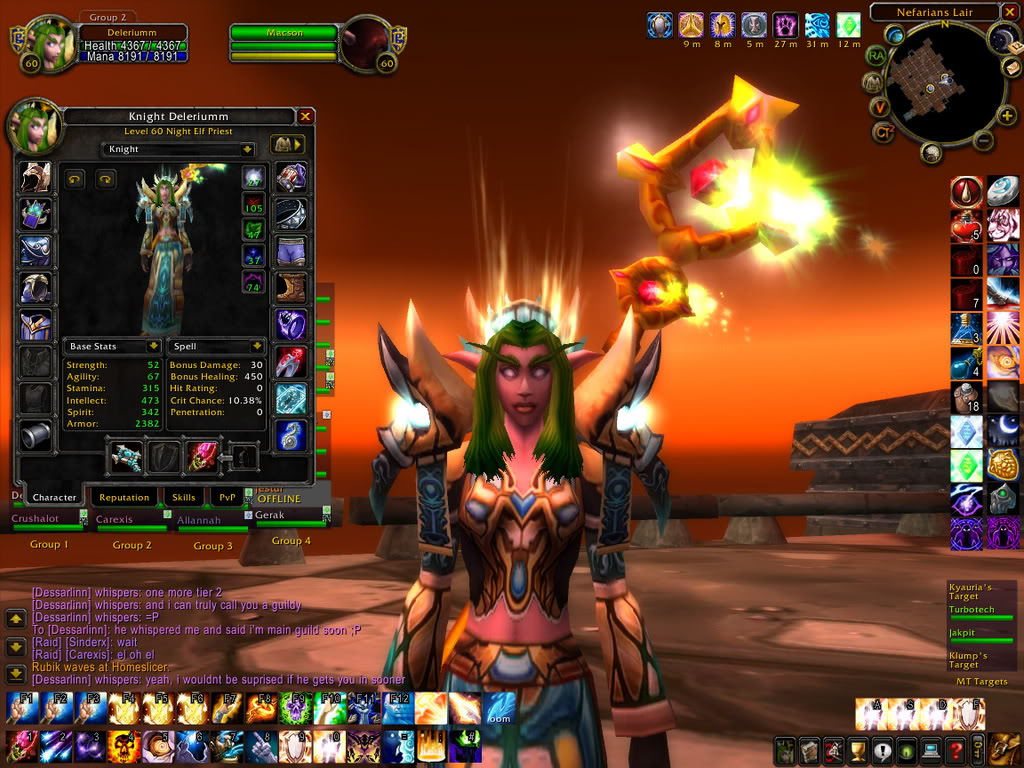Click the minimap zoom-in plus button
This screenshot has width=1024, height=768.
click(1007, 116)
